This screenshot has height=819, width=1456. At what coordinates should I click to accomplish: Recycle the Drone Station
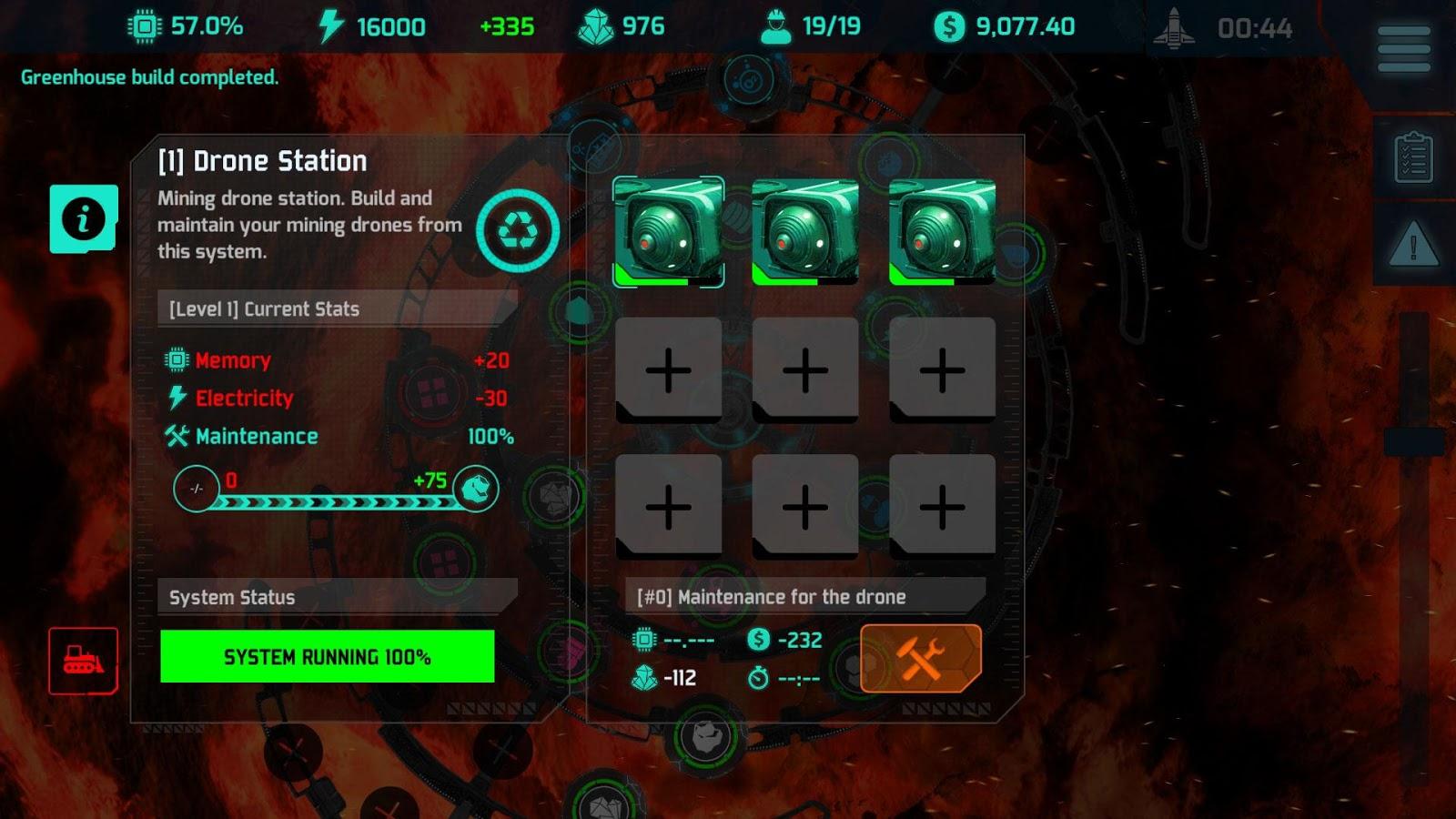pyautogui.click(x=518, y=230)
